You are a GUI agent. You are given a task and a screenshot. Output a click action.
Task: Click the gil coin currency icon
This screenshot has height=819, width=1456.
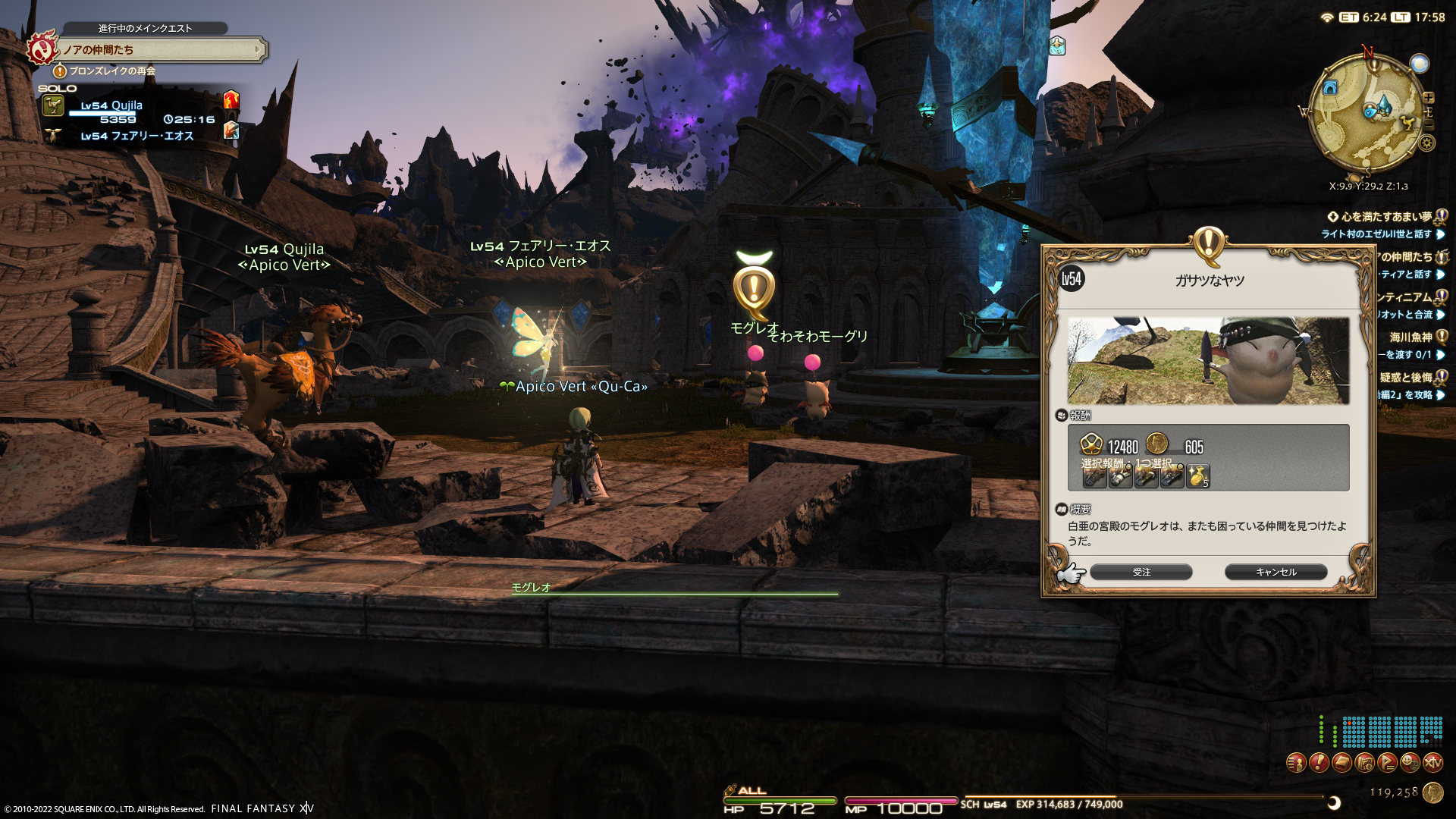pos(1432,792)
